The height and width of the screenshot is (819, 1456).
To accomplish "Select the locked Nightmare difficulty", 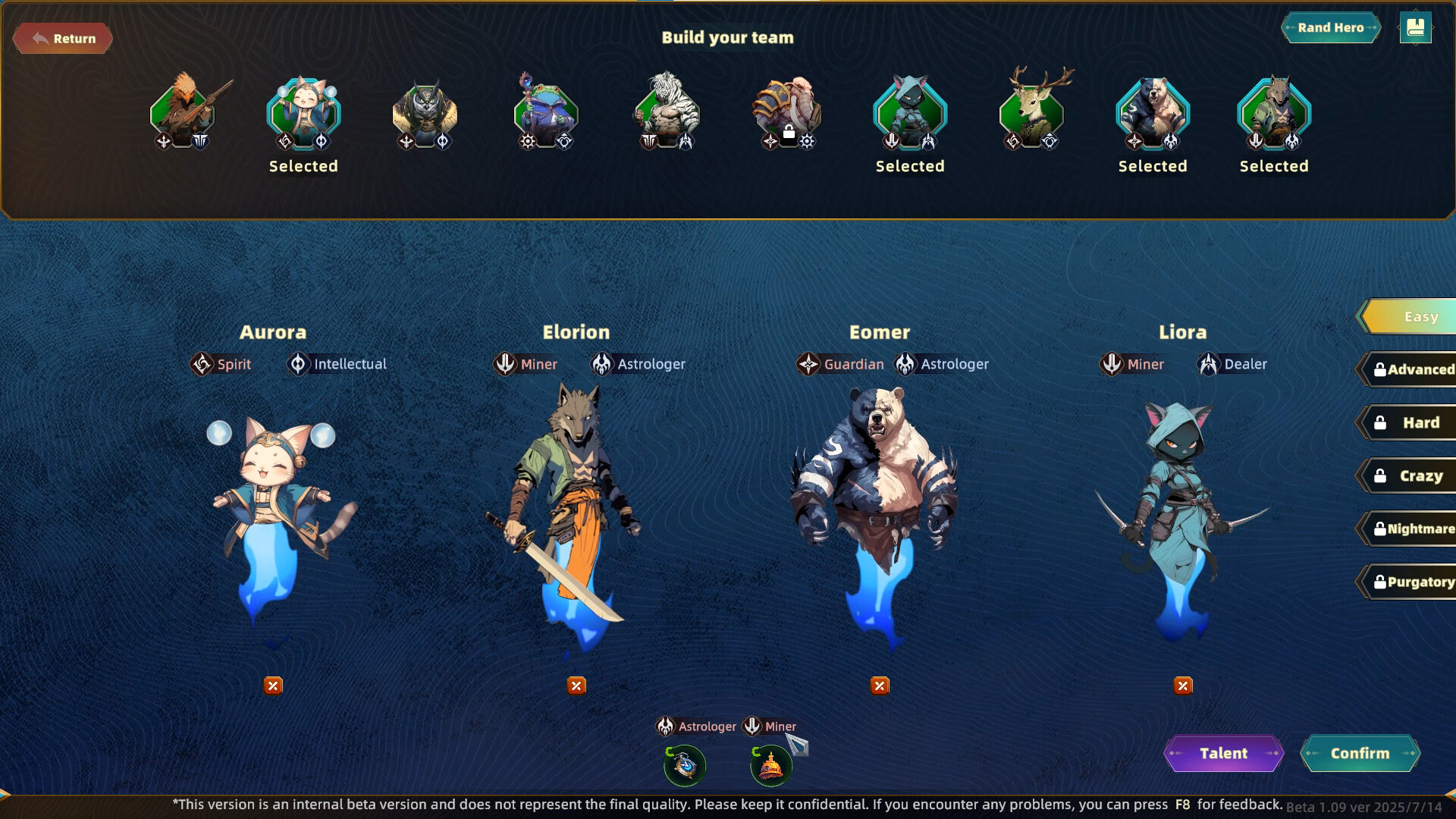I will (x=1410, y=529).
